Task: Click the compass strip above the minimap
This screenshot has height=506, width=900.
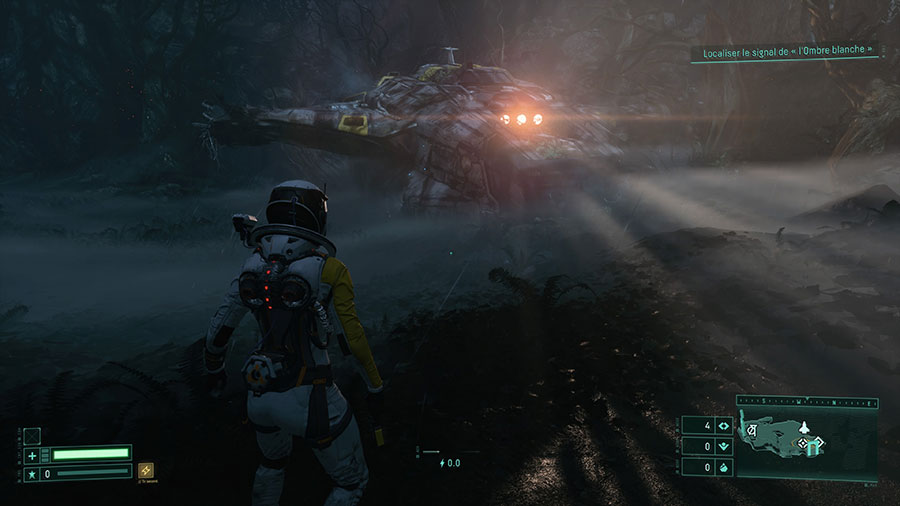Action: coord(807,402)
